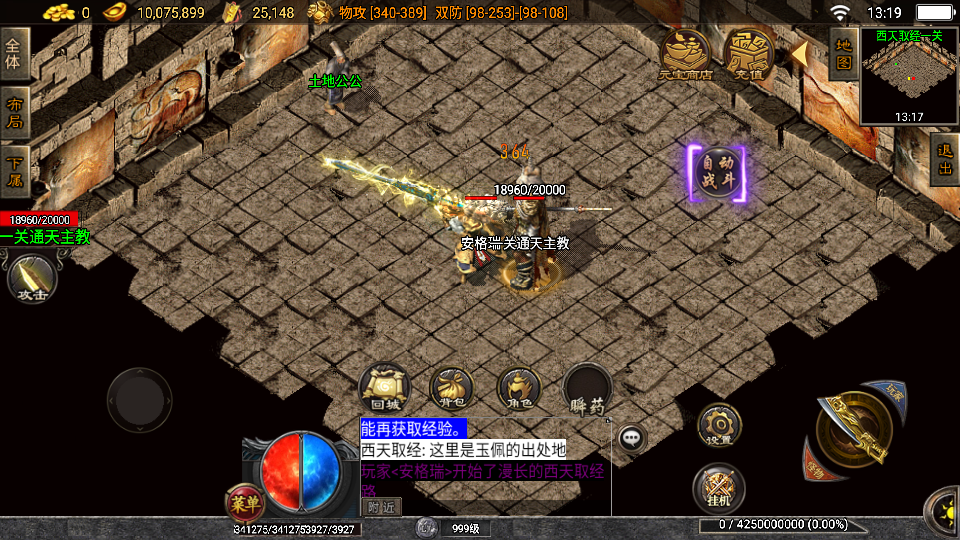Open the 背包 backpack

[x=452, y=388]
